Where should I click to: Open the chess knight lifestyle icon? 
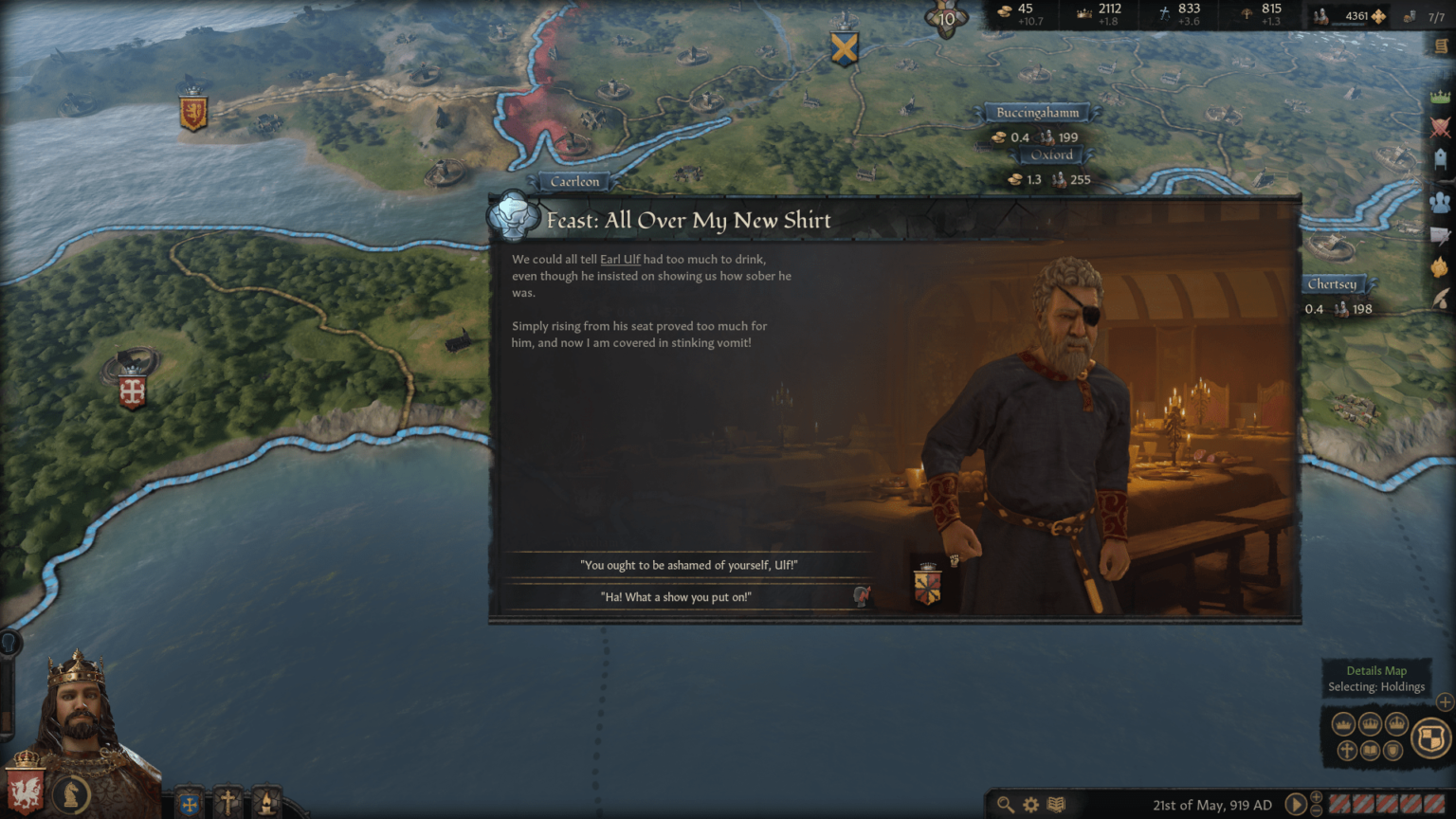tap(71, 794)
